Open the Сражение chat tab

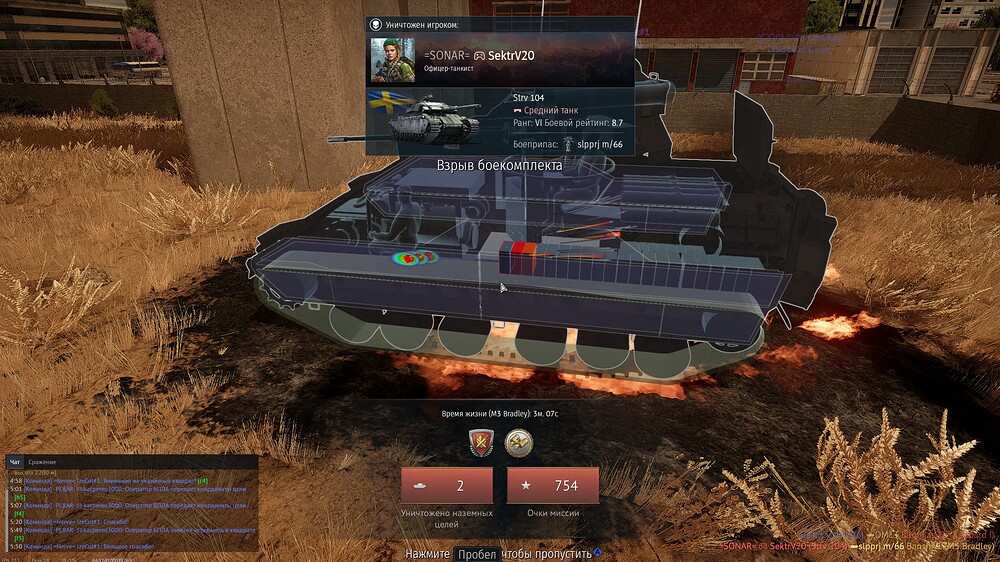pyautogui.click(x=42, y=462)
